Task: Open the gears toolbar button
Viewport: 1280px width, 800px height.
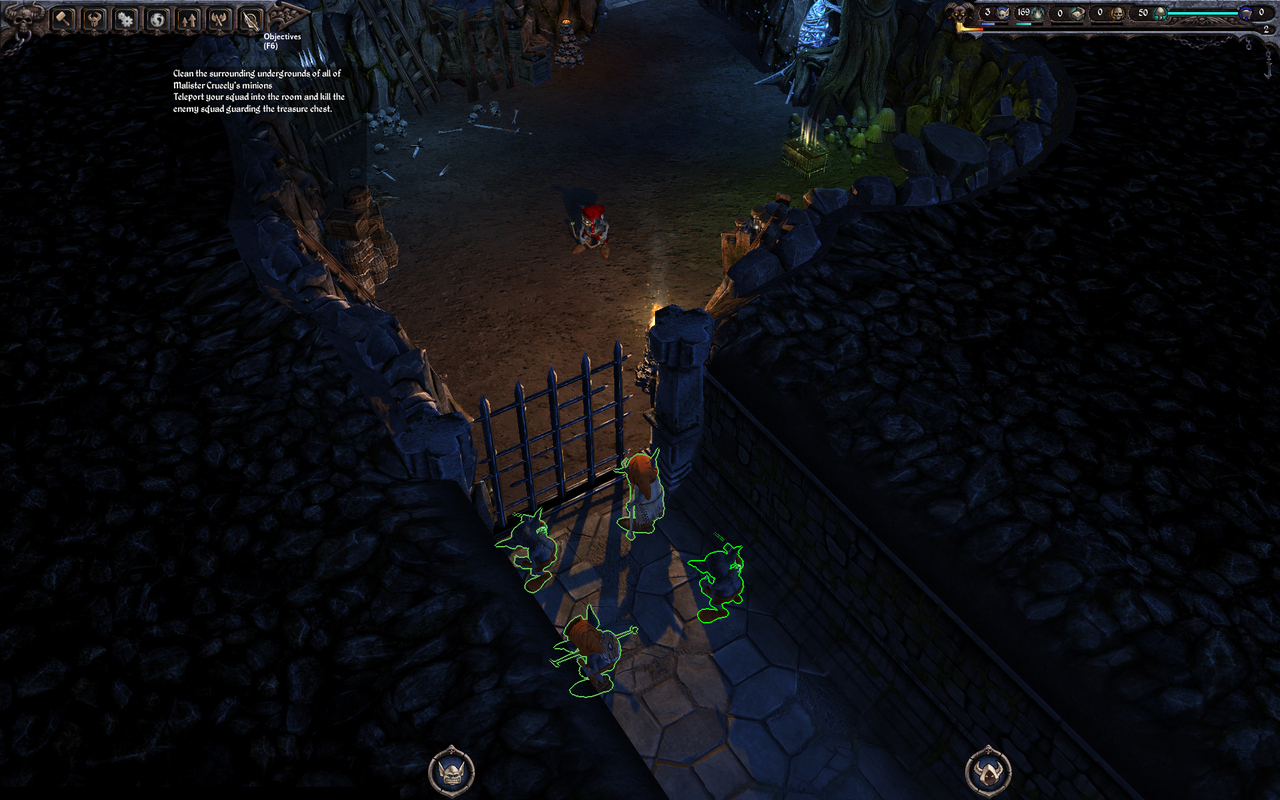Action: 125,18
